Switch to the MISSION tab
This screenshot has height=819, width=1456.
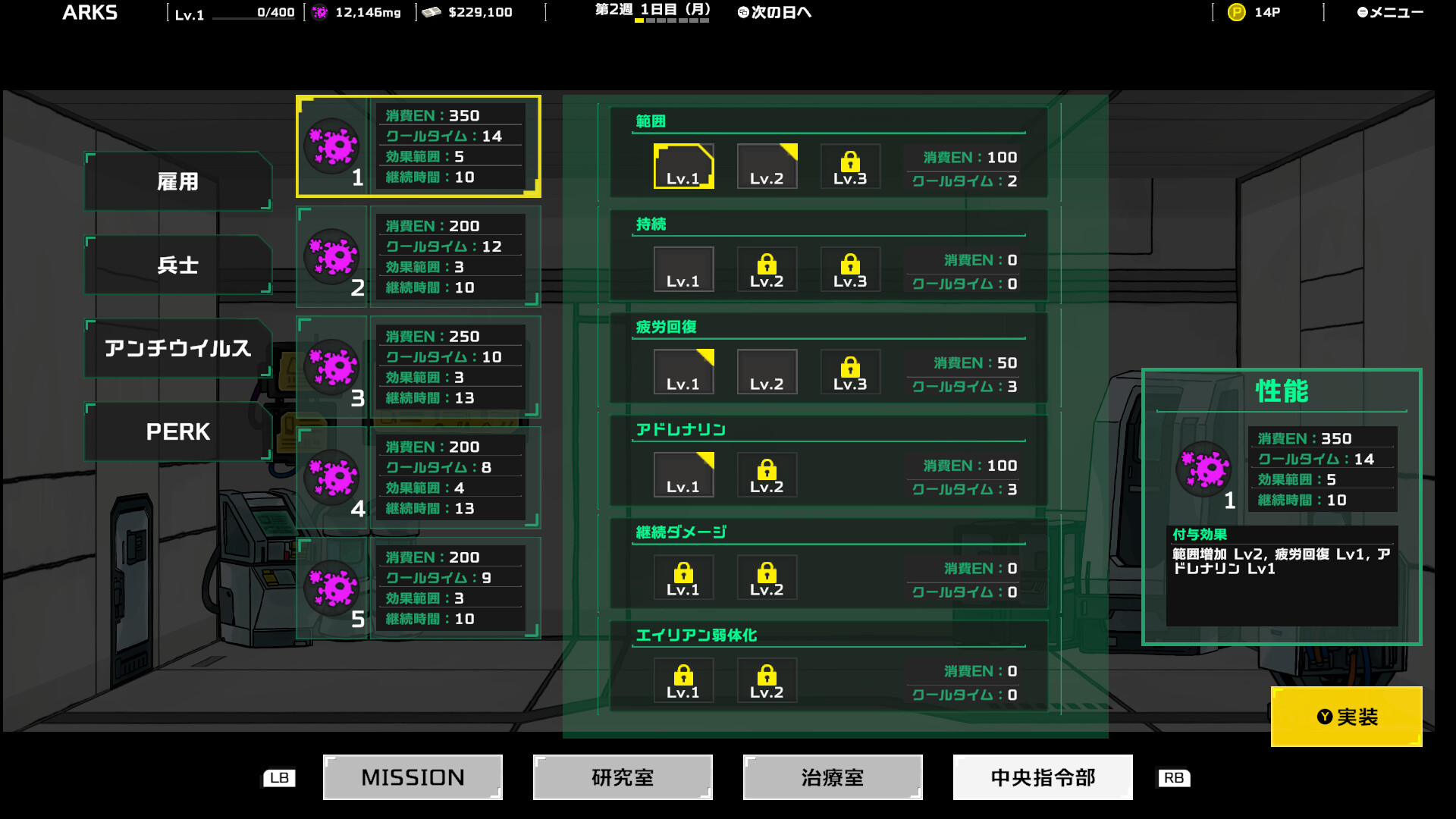[x=412, y=777]
